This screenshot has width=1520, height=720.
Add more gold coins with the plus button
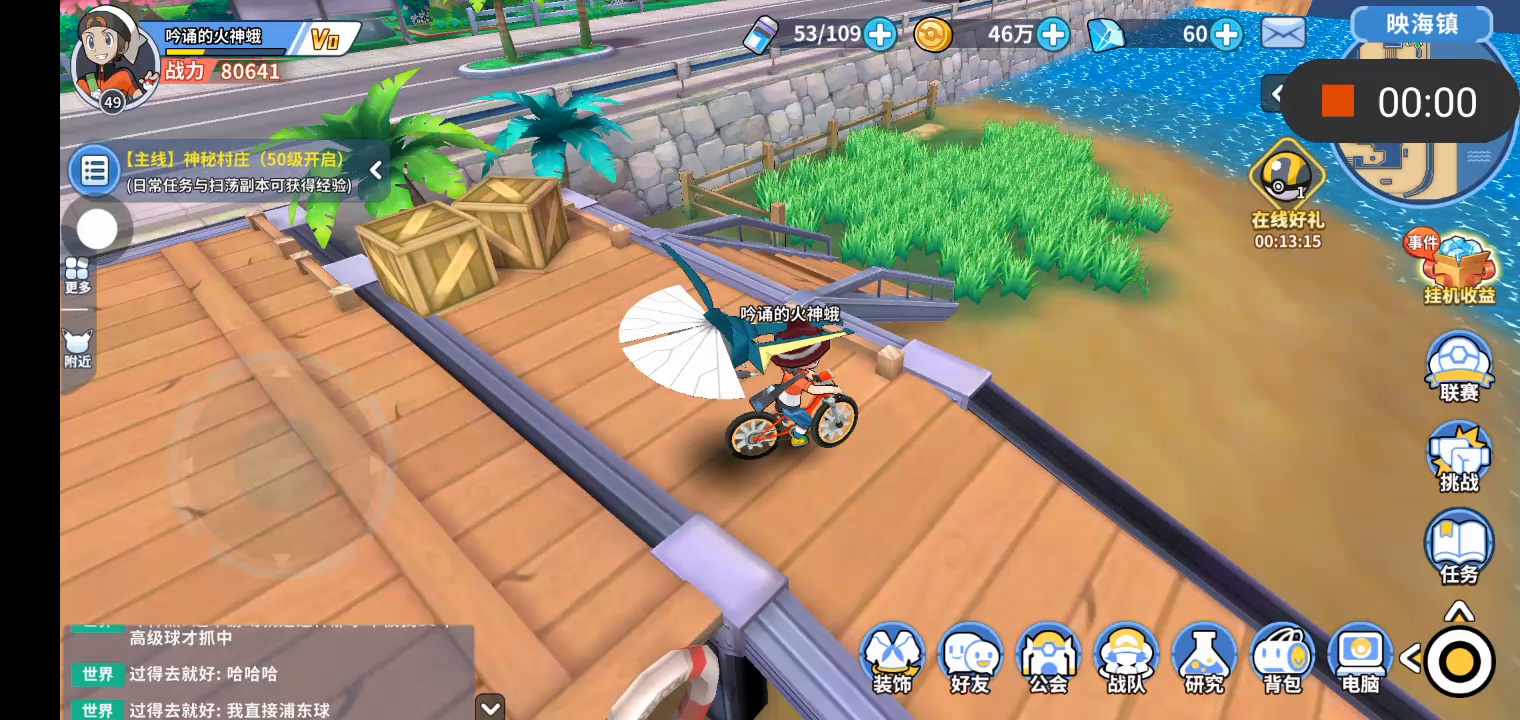[1053, 35]
